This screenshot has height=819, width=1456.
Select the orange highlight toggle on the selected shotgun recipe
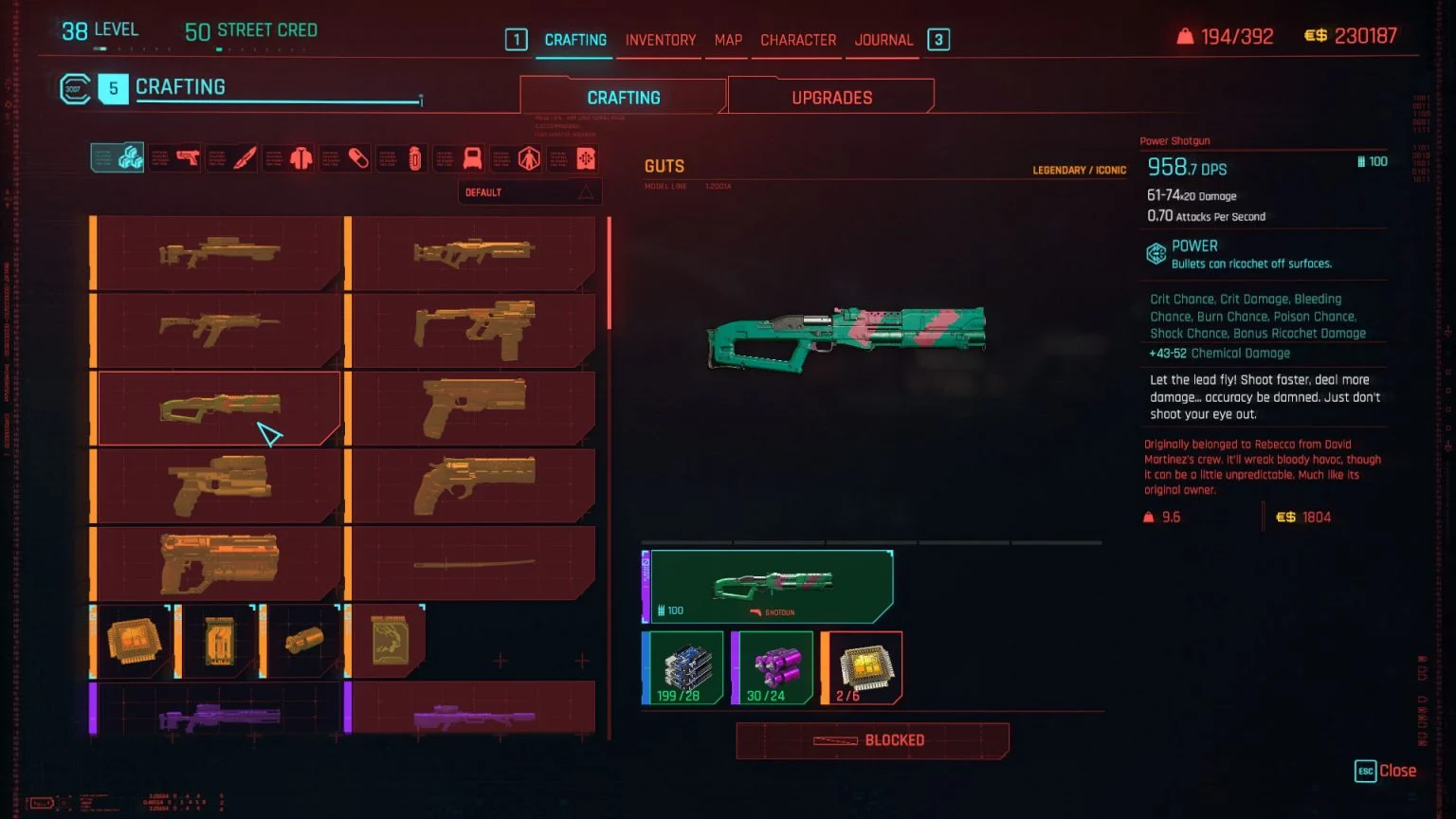pyautogui.click(x=92, y=408)
